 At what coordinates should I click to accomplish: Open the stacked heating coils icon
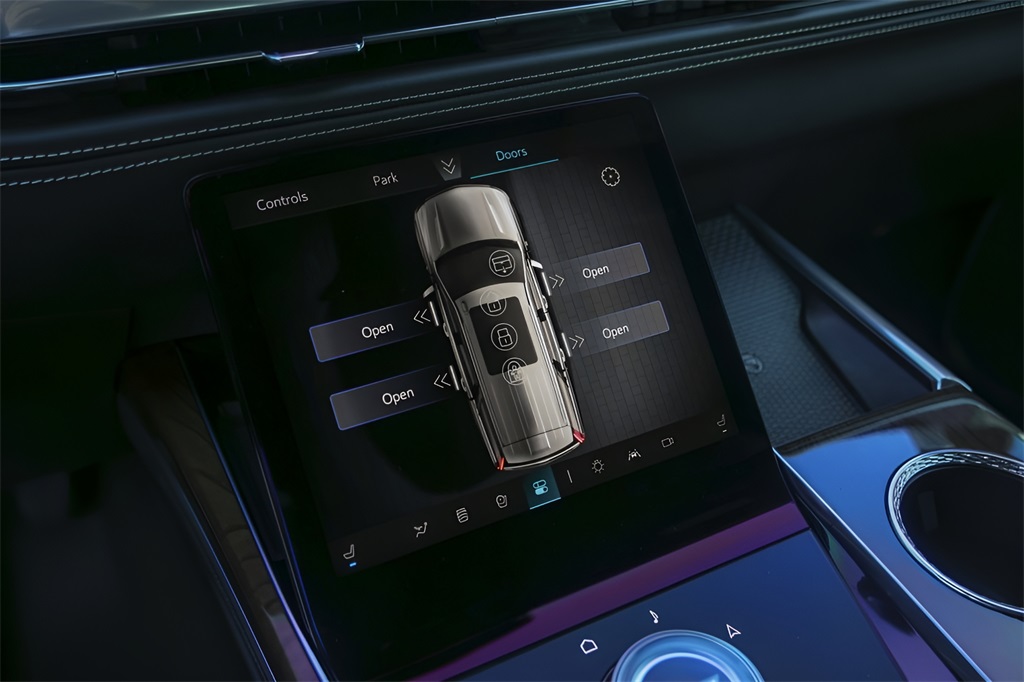click(462, 516)
